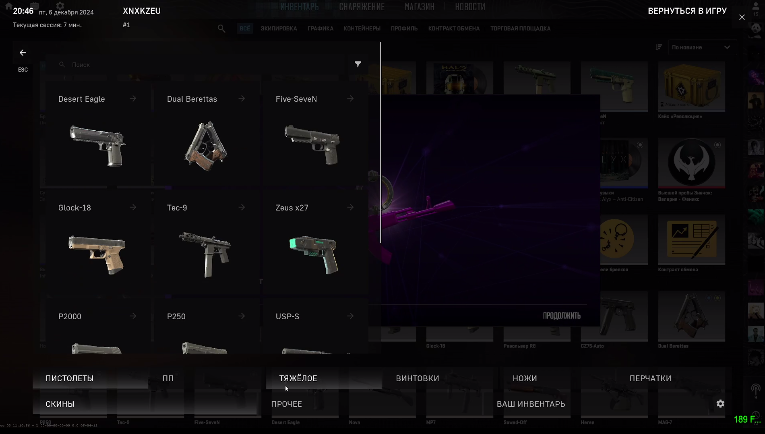Open the Ножи category tab
The width and height of the screenshot is (765, 434).
pos(524,378)
